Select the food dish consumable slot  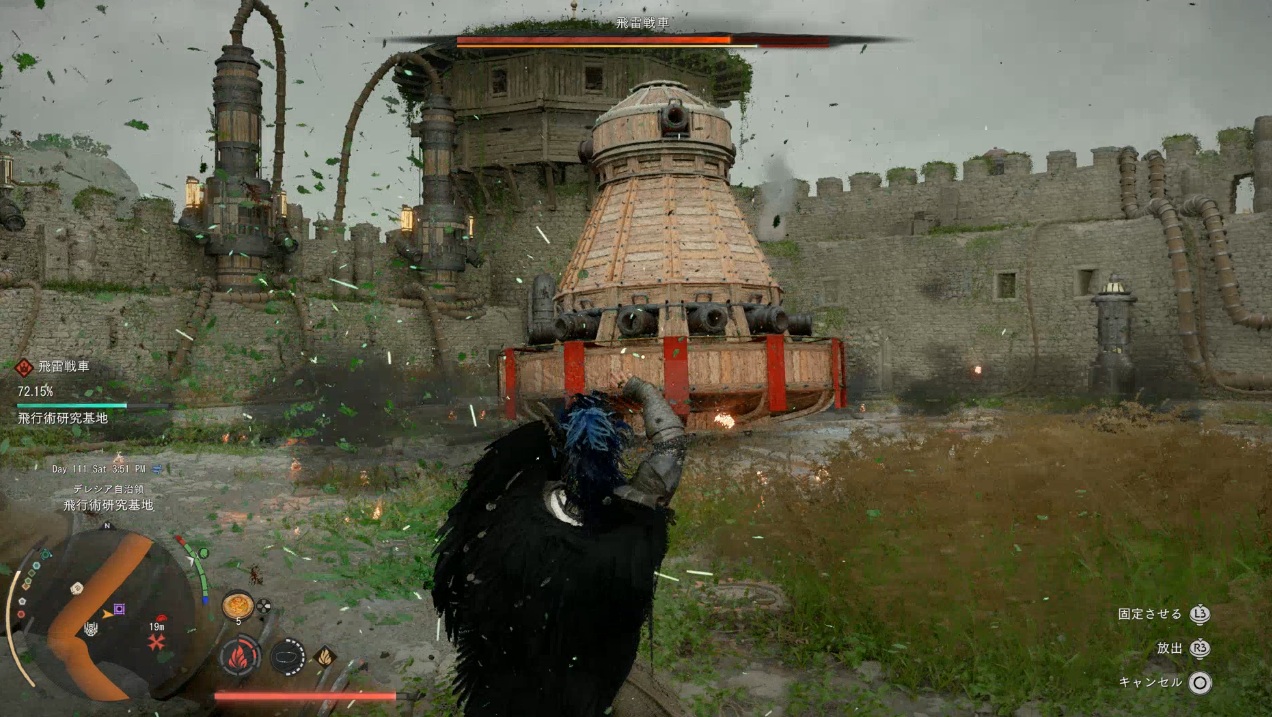tap(237, 605)
